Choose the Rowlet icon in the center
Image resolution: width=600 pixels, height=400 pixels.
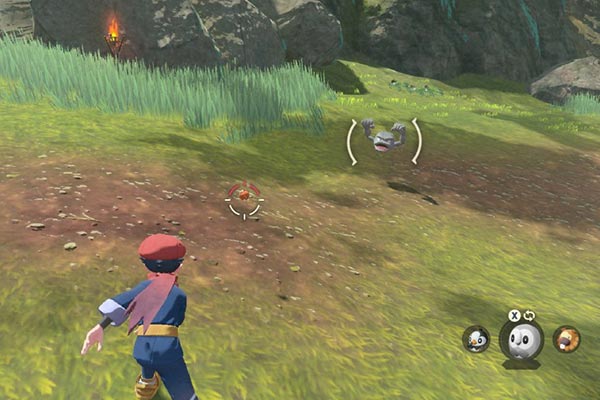point(520,342)
